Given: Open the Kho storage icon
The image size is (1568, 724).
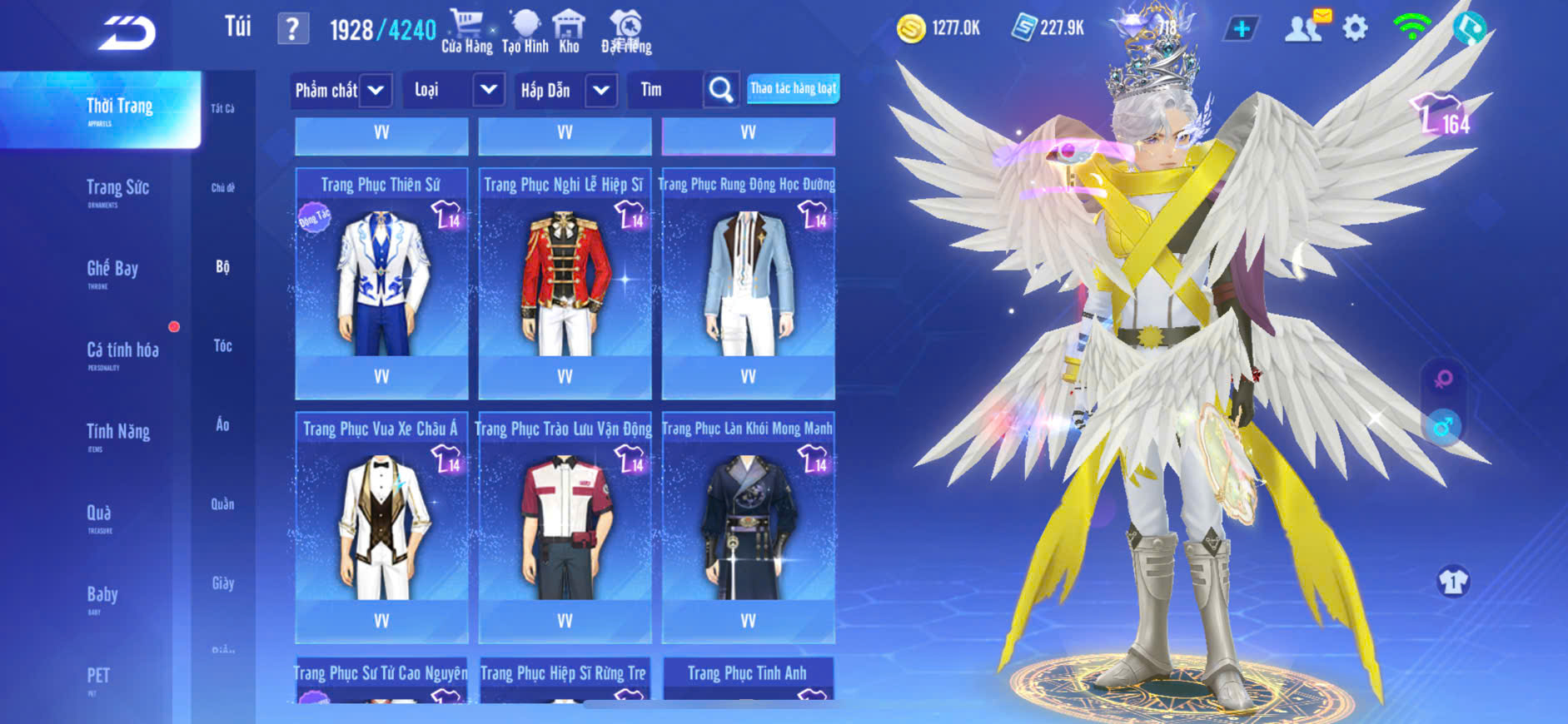Looking at the screenshot, I should point(569,32).
